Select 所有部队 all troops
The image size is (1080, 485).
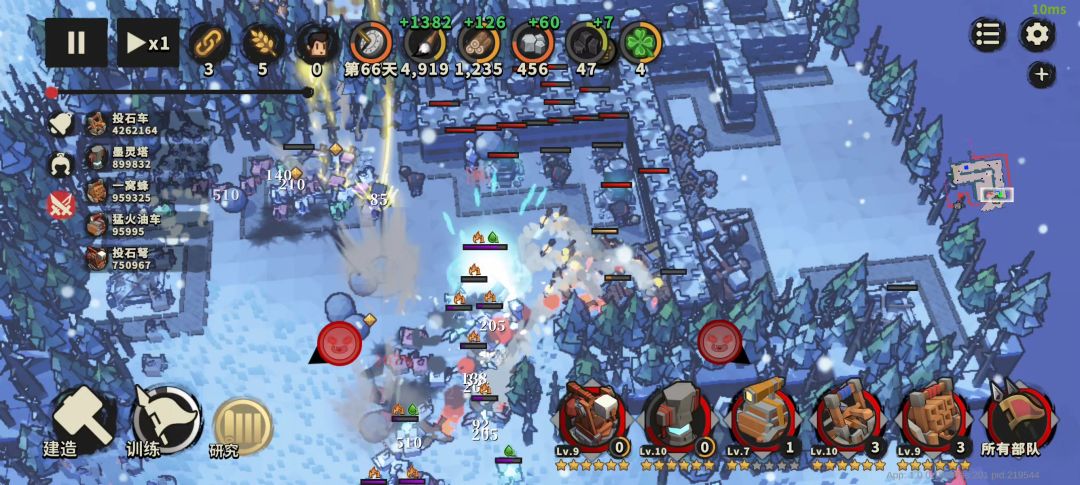(x=1018, y=417)
